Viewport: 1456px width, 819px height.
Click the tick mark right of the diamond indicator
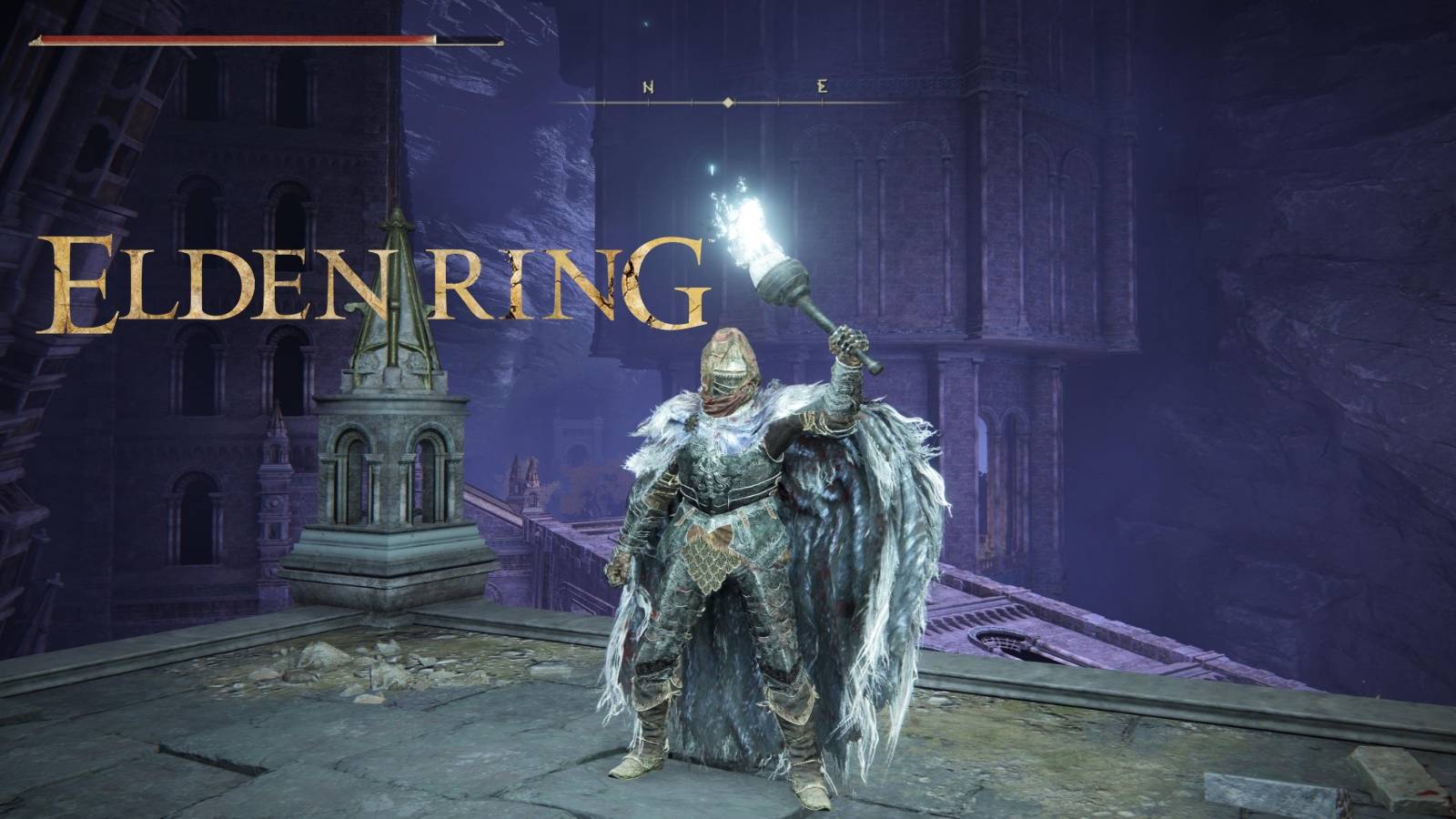778,102
